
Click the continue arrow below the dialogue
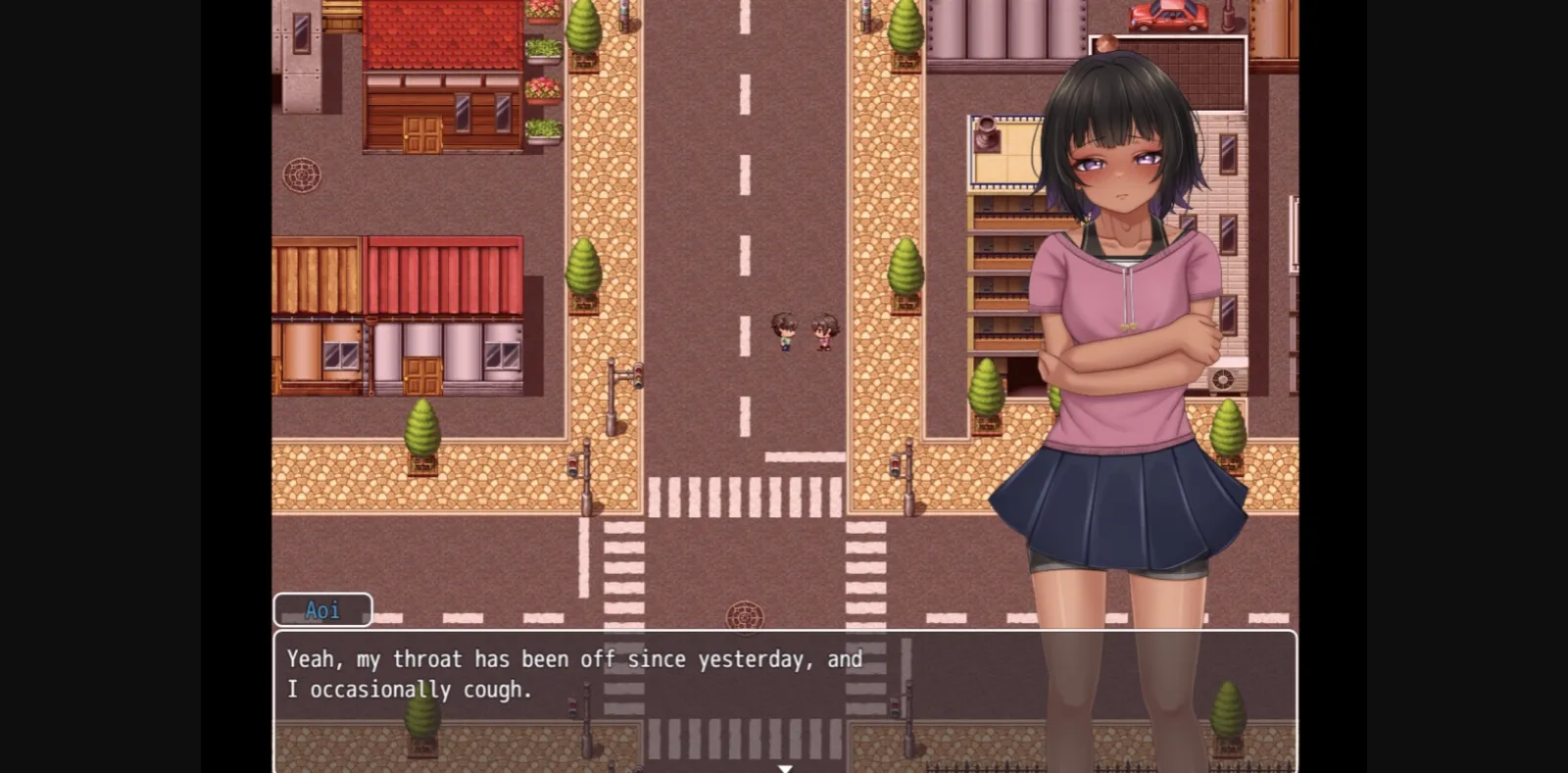coord(785,768)
